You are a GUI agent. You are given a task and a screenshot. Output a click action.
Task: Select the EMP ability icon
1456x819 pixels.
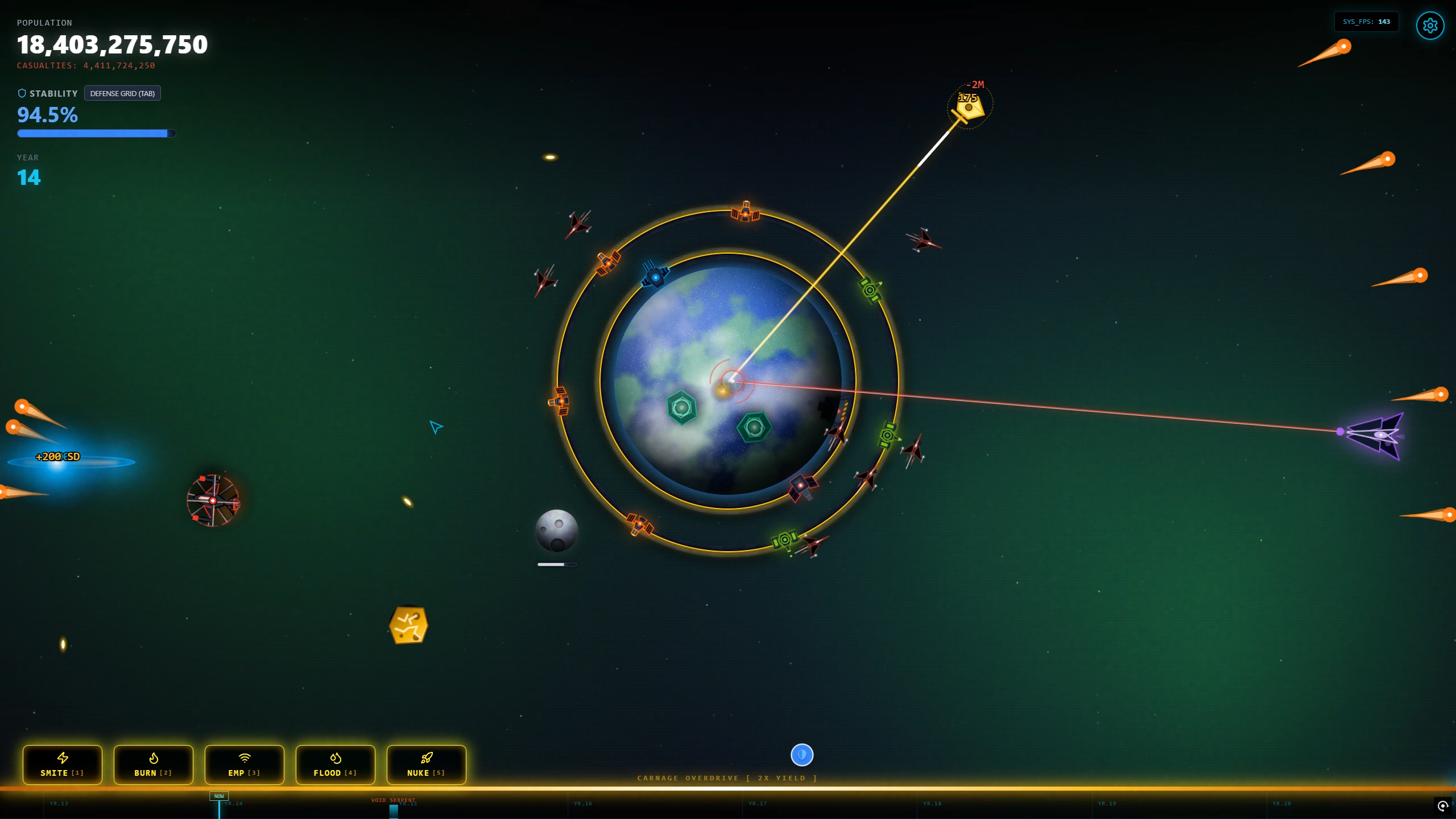click(x=244, y=765)
